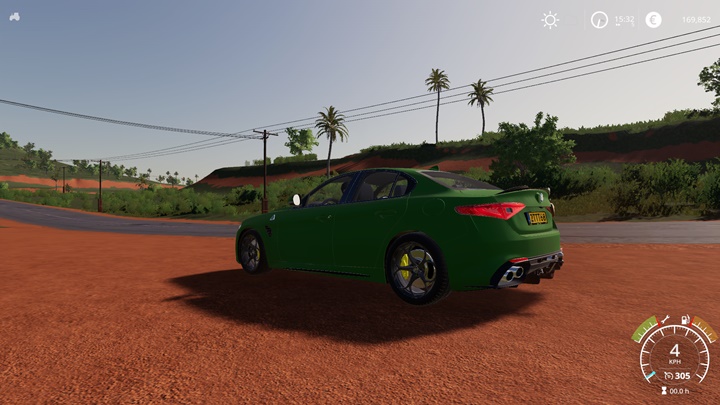The height and width of the screenshot is (405, 720).
Task: Open finances via the euro coin icon
Action: coord(653,19)
